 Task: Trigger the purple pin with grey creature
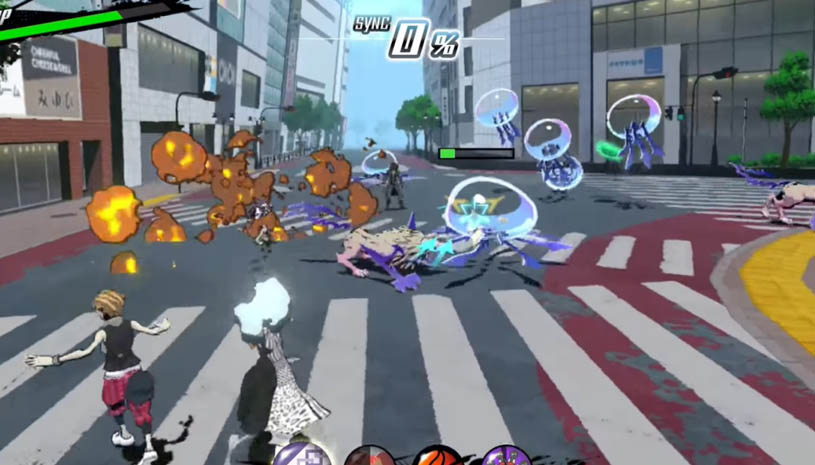point(506,457)
